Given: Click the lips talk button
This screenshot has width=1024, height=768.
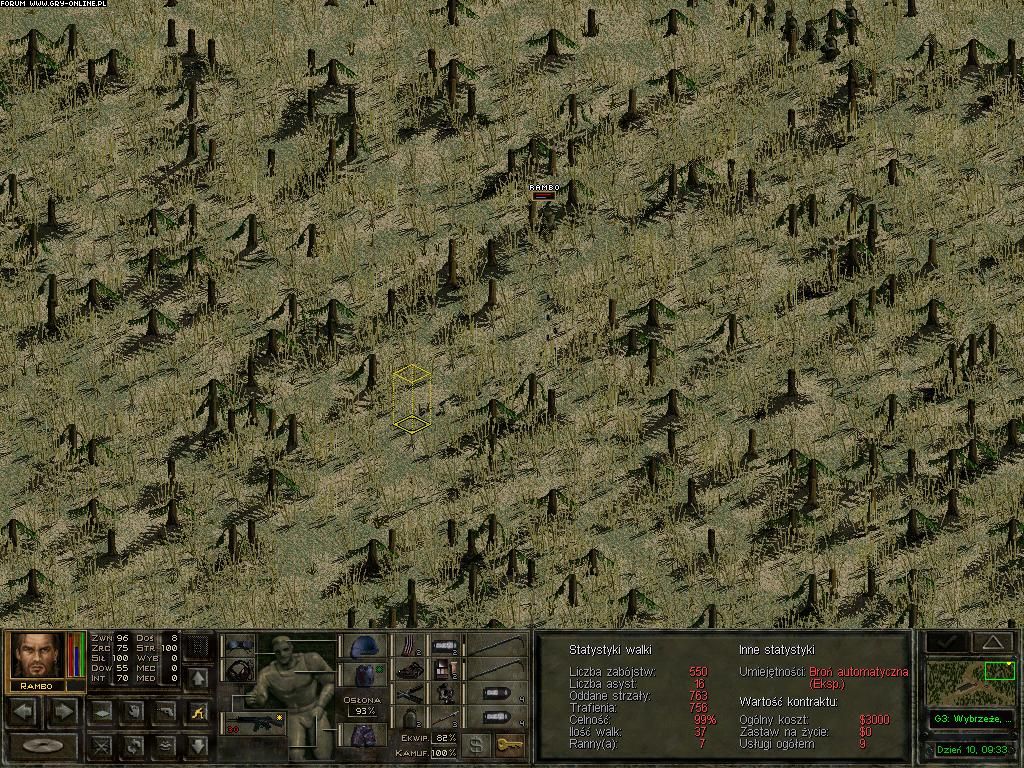Looking at the screenshot, I should tap(166, 746).
